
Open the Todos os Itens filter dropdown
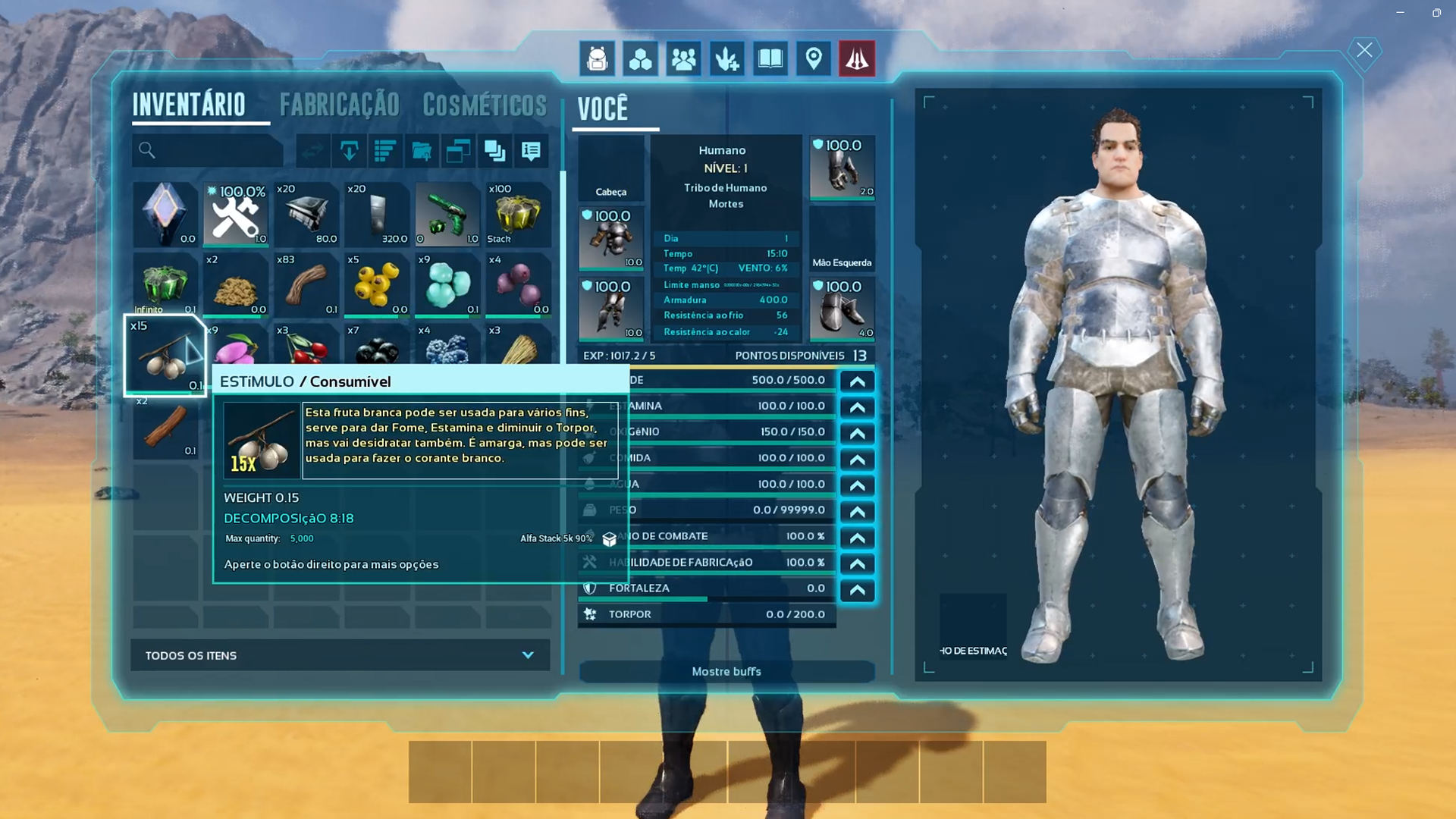(340, 655)
